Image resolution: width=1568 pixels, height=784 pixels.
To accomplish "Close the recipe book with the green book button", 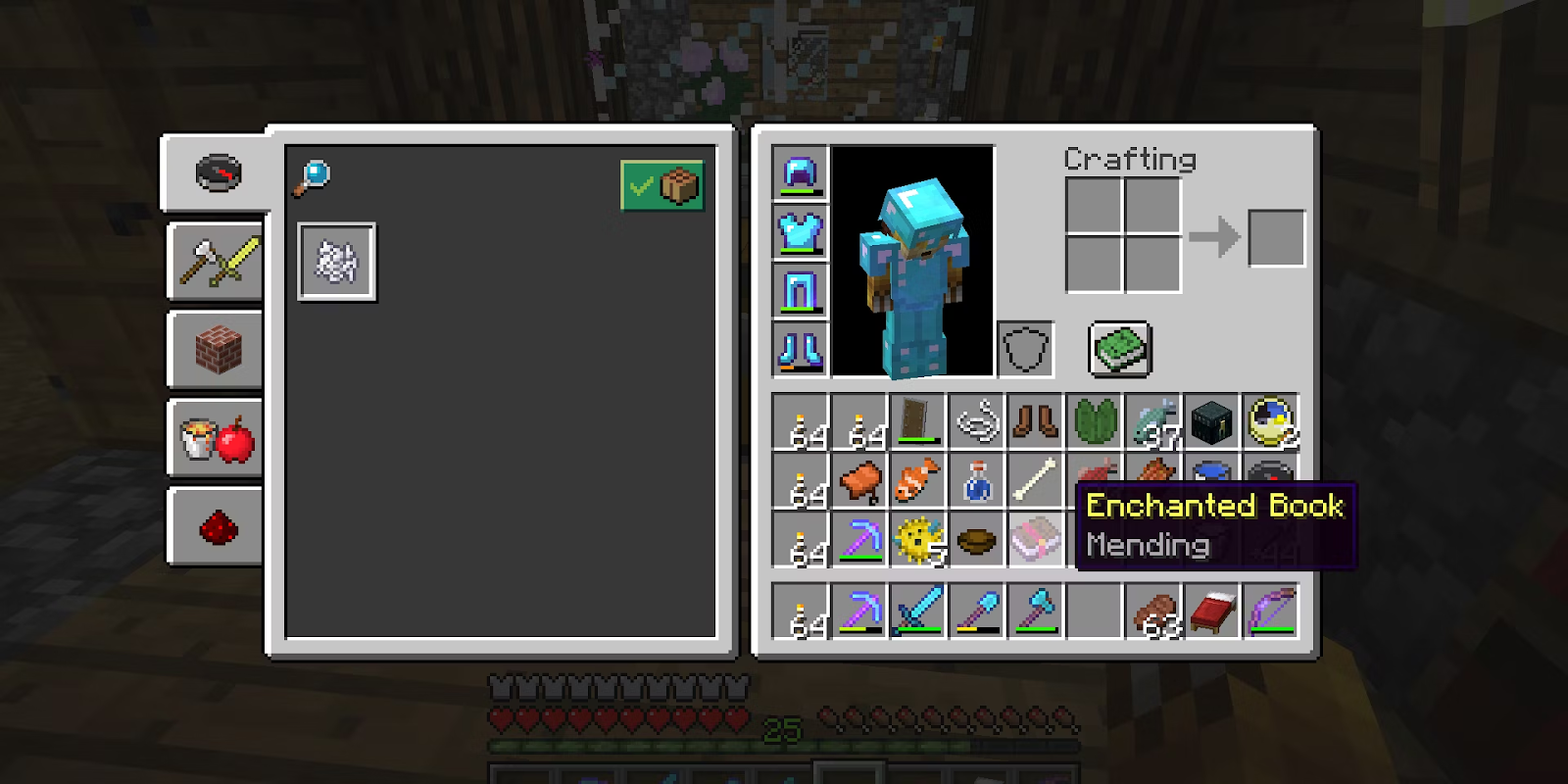I will 1120,349.
